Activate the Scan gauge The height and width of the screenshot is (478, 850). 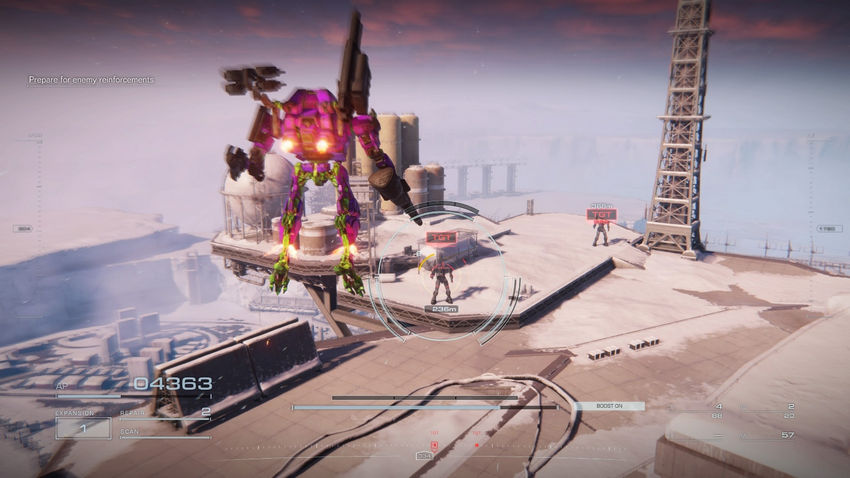pyautogui.click(x=165, y=434)
